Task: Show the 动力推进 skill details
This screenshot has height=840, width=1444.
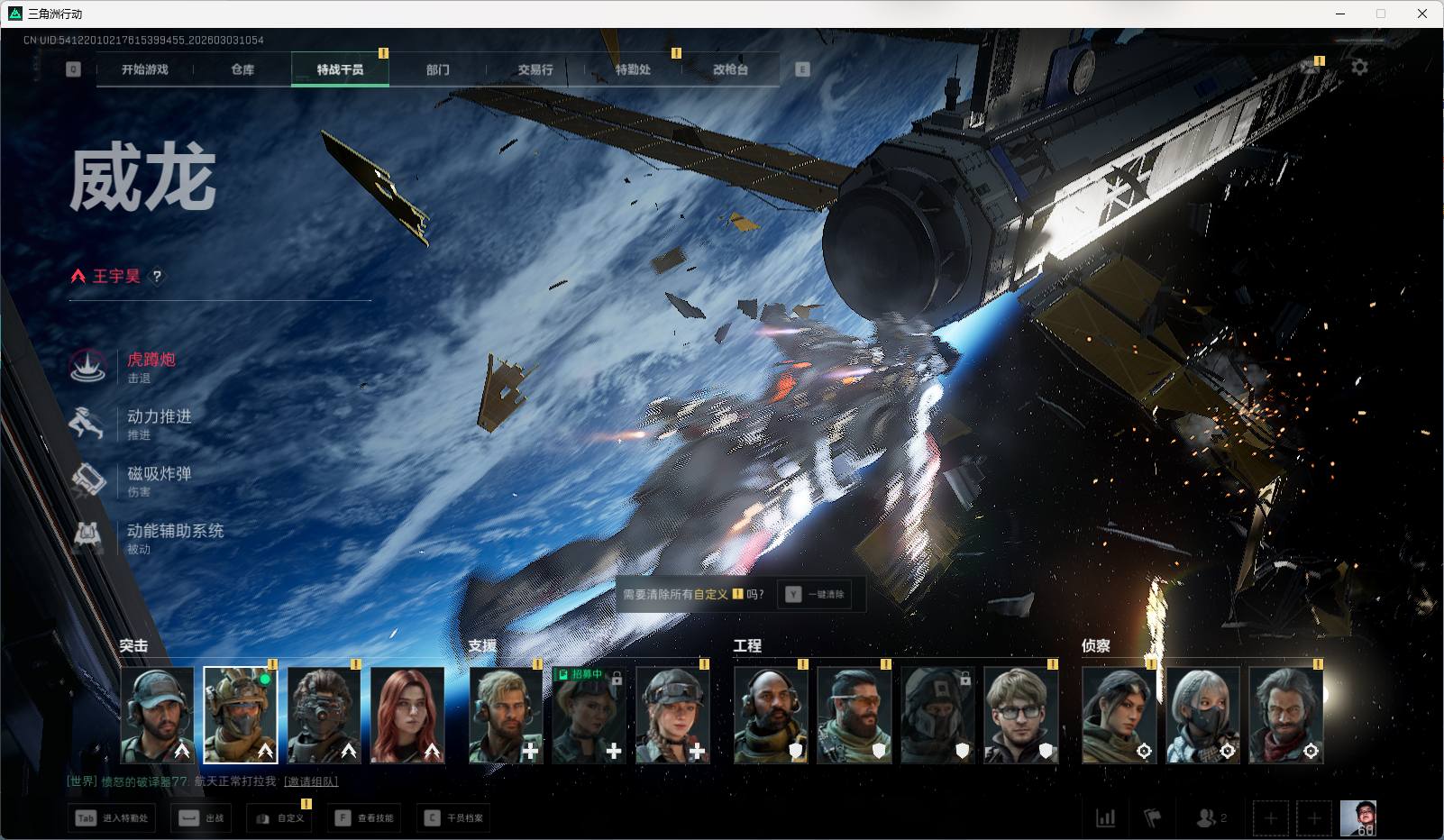Action: click(159, 417)
